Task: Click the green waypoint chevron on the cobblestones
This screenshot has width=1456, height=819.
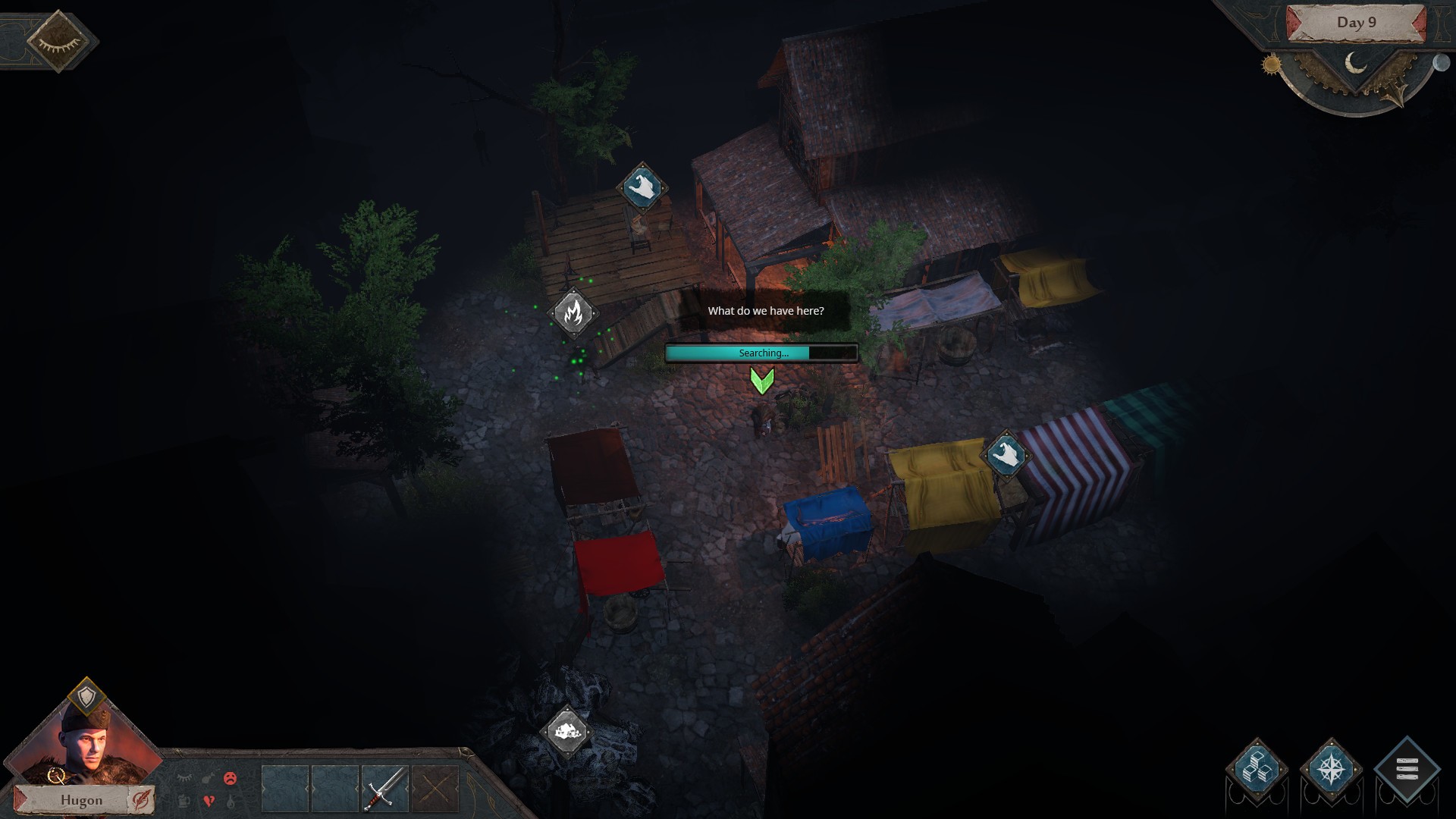Action: pyautogui.click(x=763, y=383)
